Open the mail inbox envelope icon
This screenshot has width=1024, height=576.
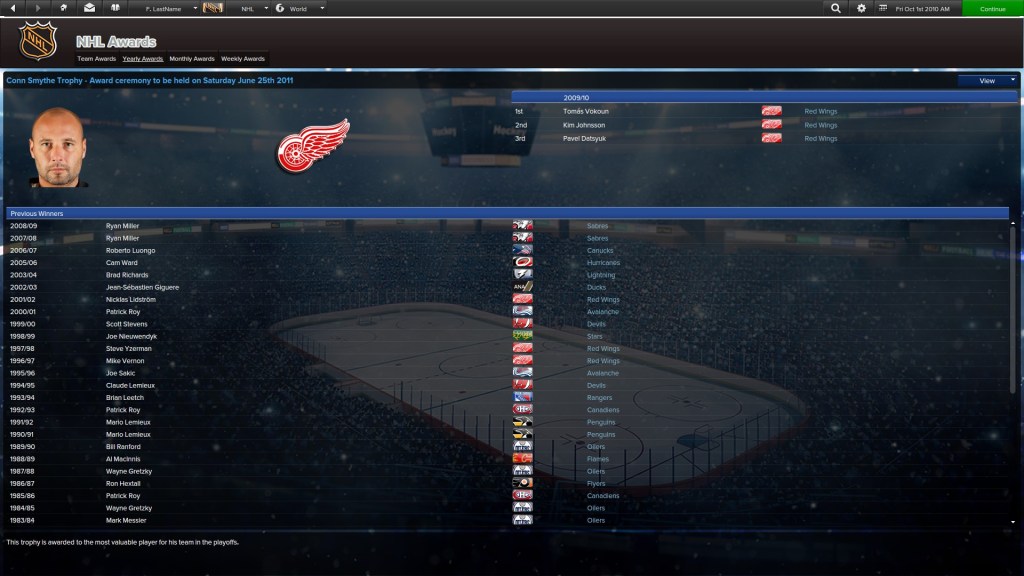90,8
